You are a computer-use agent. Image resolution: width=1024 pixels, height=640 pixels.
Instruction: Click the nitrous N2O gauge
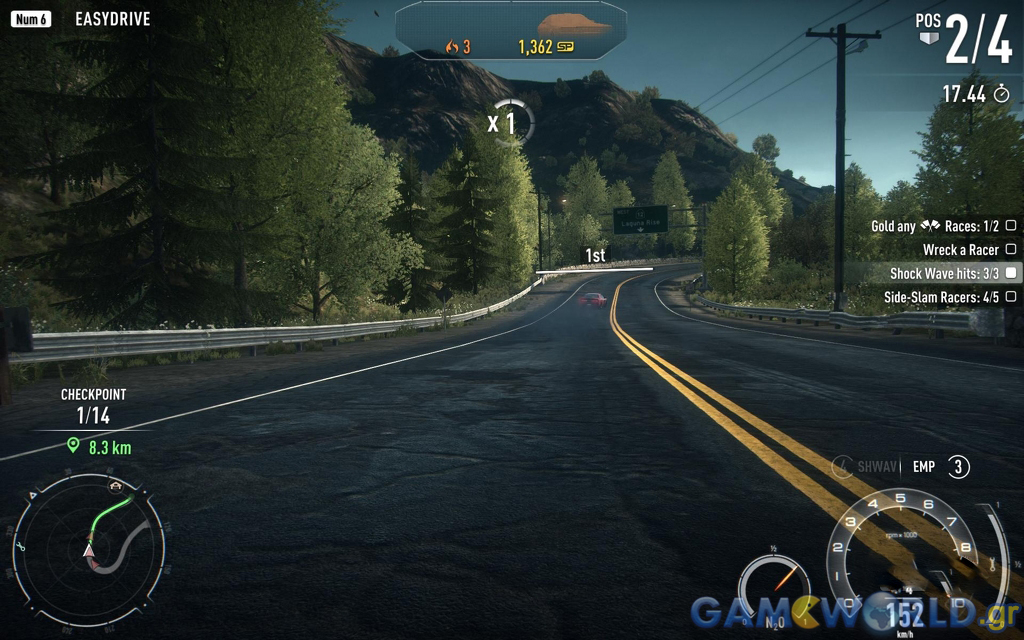[x=773, y=587]
